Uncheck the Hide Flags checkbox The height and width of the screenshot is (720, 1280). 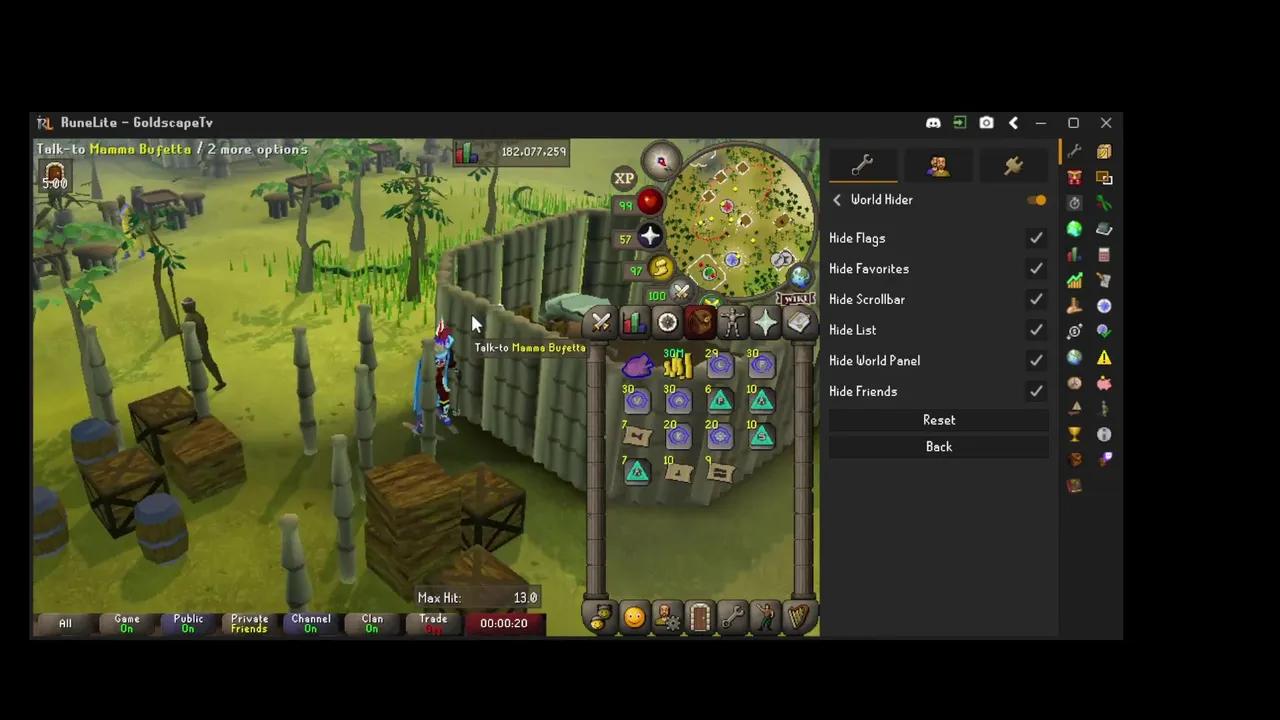point(1036,238)
